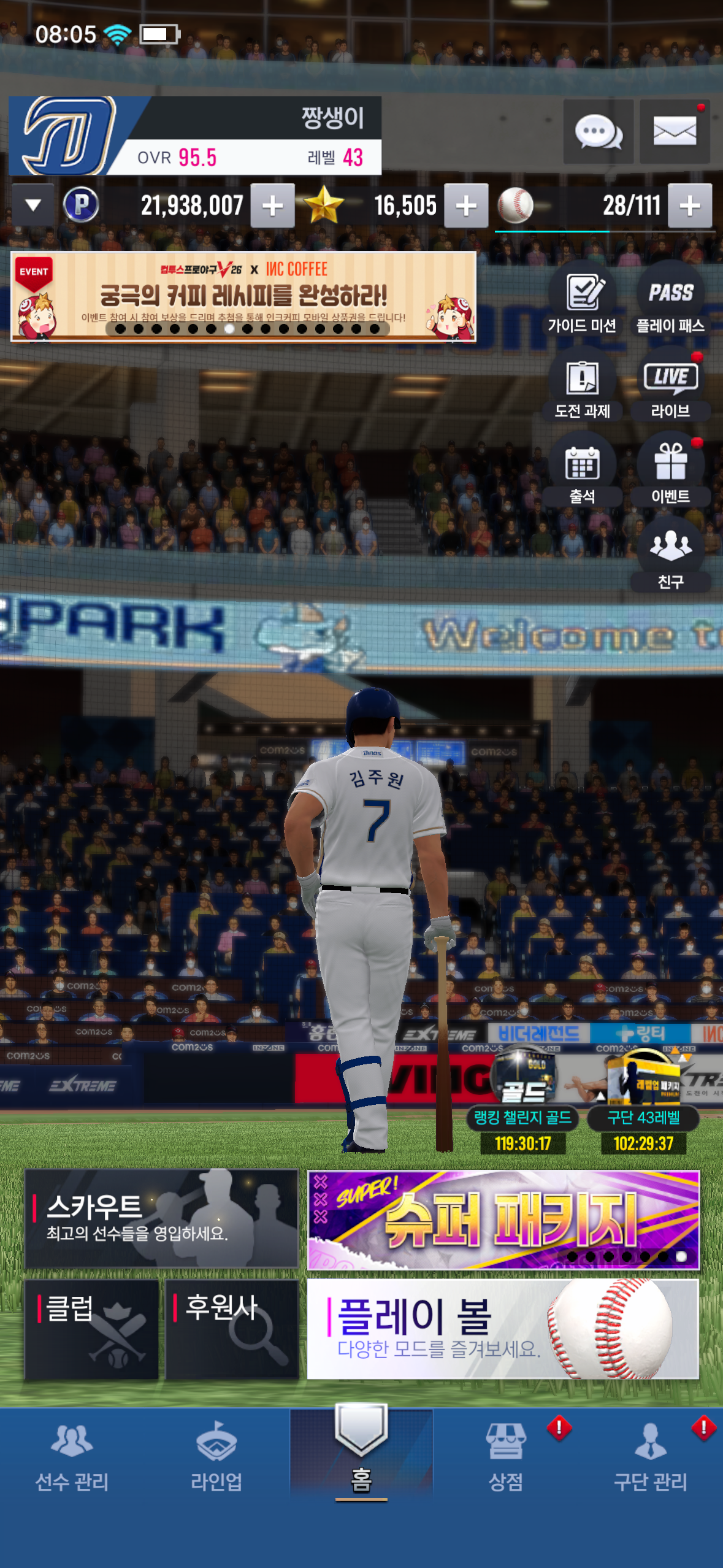
Task: Refill baseballs with the plus button
Action: [x=690, y=206]
